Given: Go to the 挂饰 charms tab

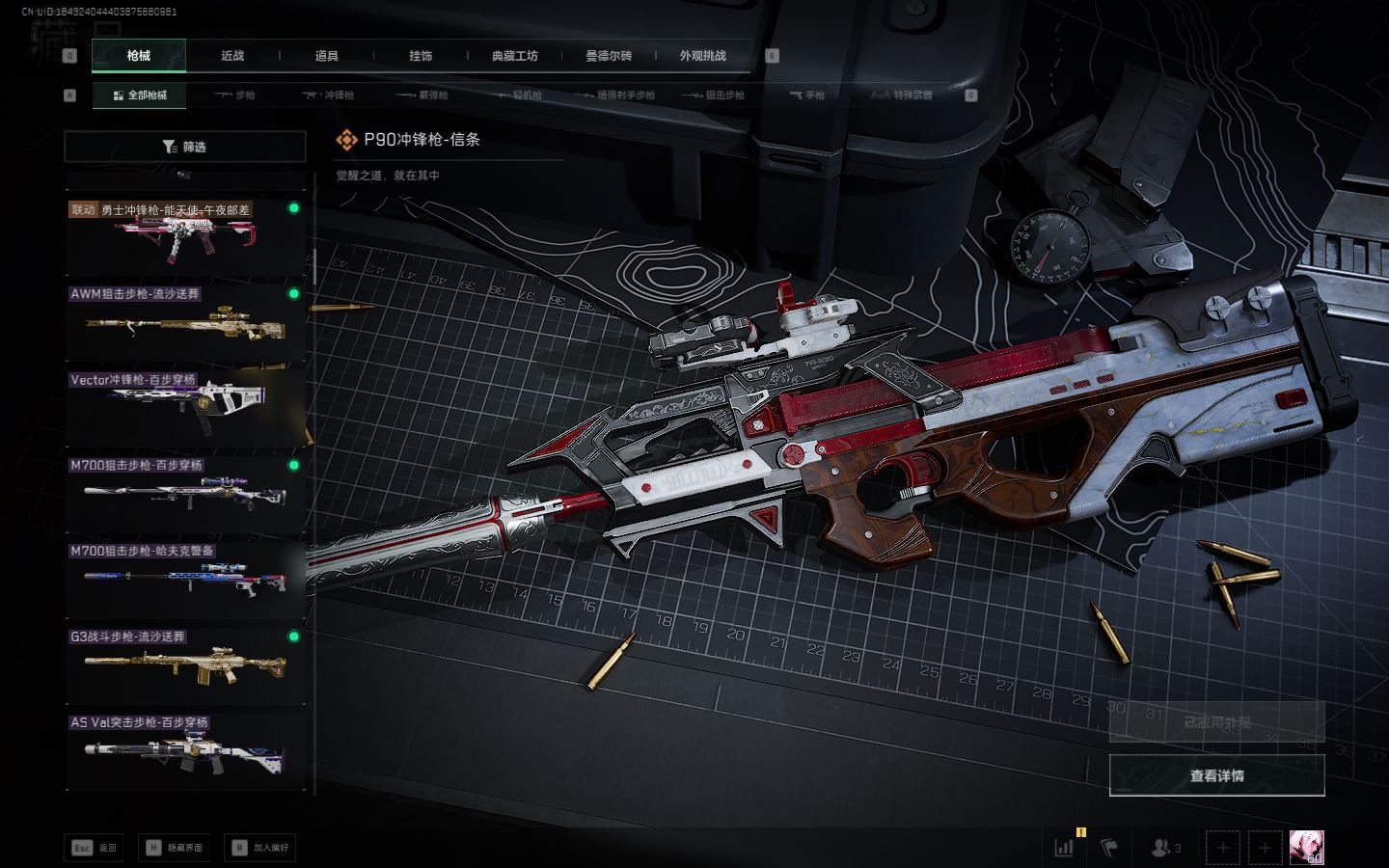Looking at the screenshot, I should tap(421, 56).
